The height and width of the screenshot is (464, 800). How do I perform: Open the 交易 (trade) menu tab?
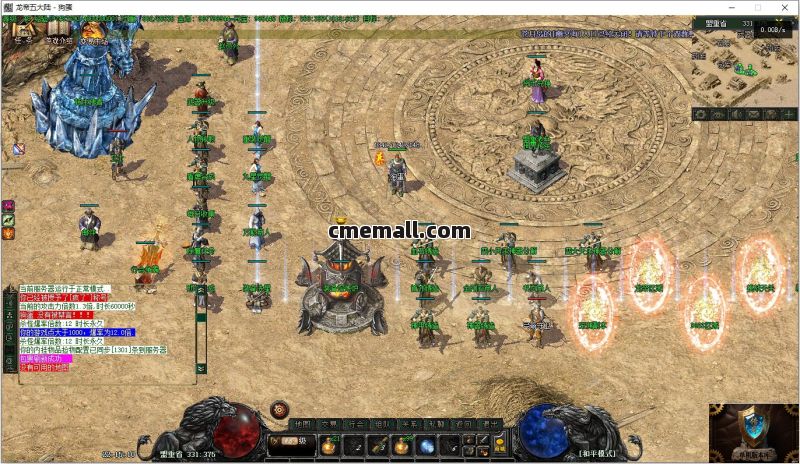click(331, 424)
